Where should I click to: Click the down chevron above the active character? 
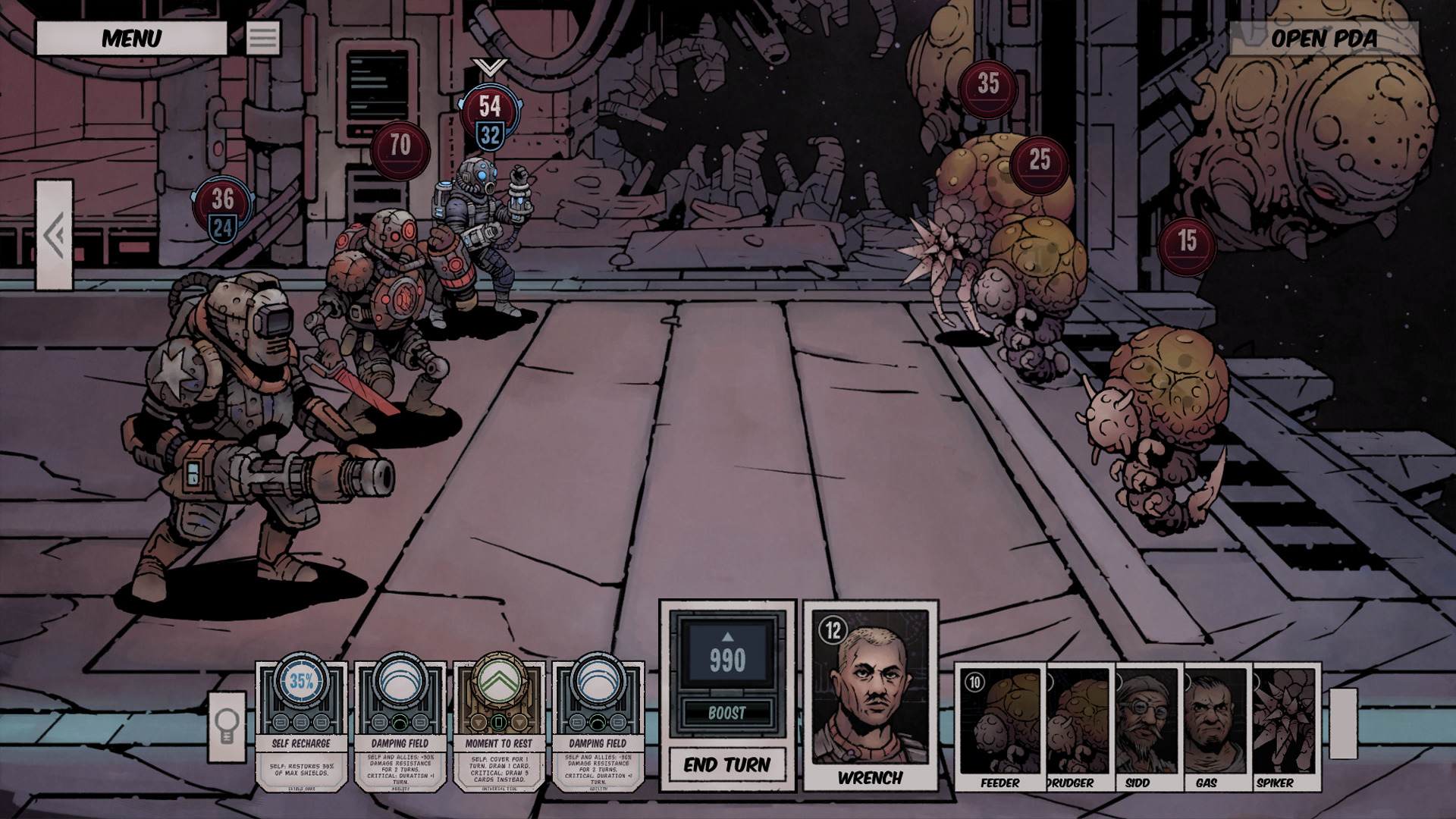click(490, 67)
